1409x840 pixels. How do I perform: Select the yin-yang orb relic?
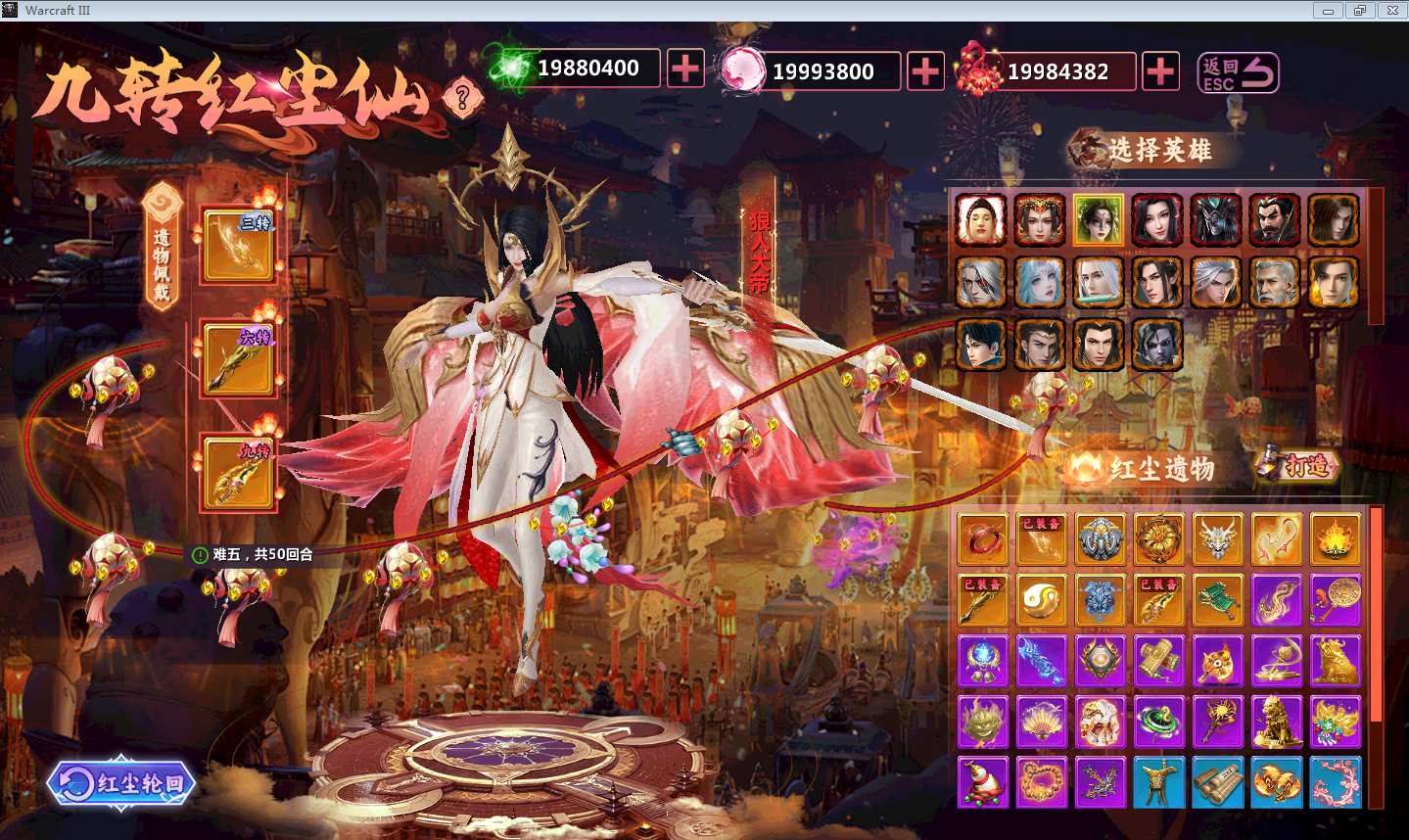pyautogui.click(x=1041, y=599)
